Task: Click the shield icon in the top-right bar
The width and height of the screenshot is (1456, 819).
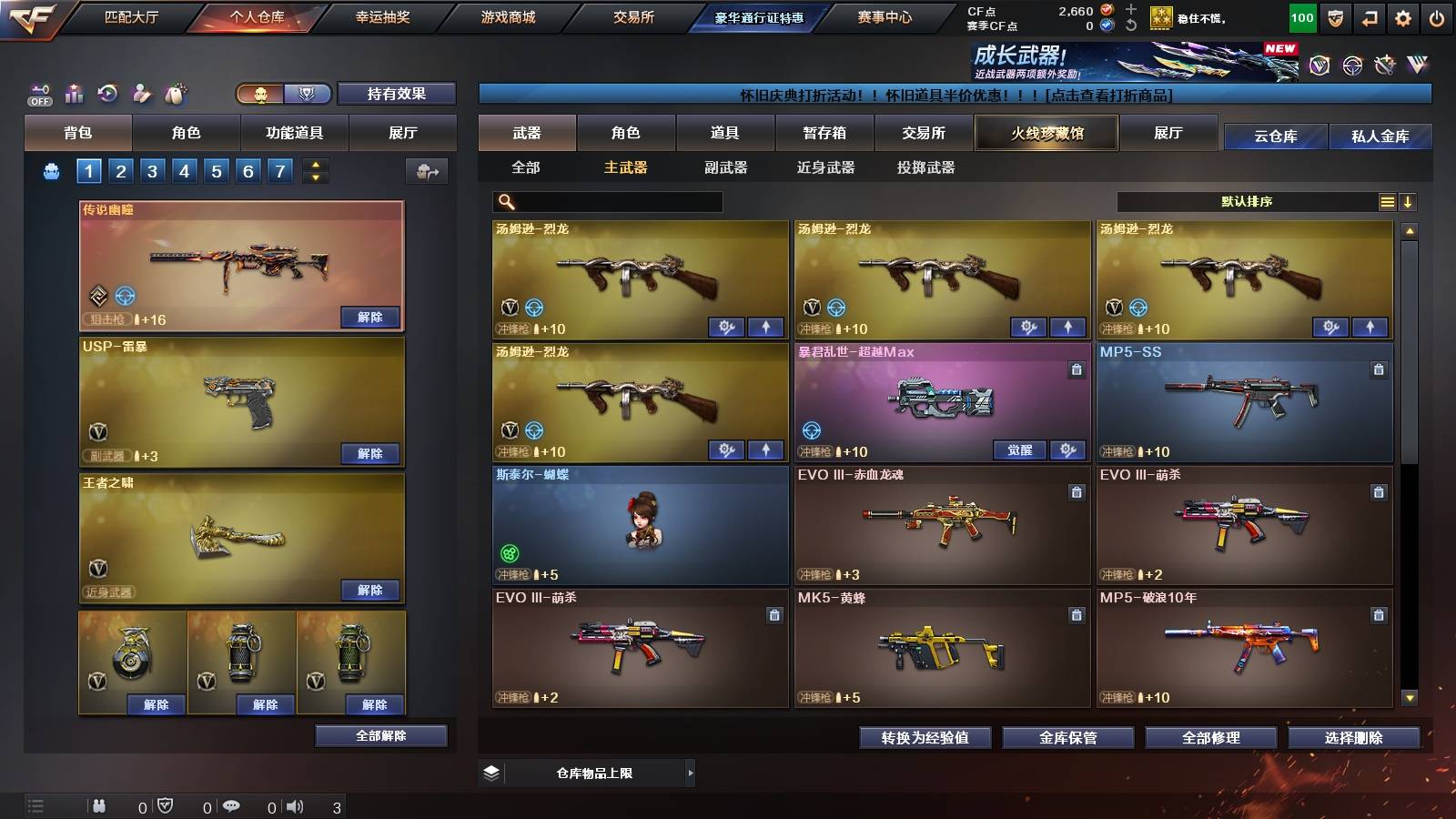Action: pyautogui.click(x=1335, y=17)
